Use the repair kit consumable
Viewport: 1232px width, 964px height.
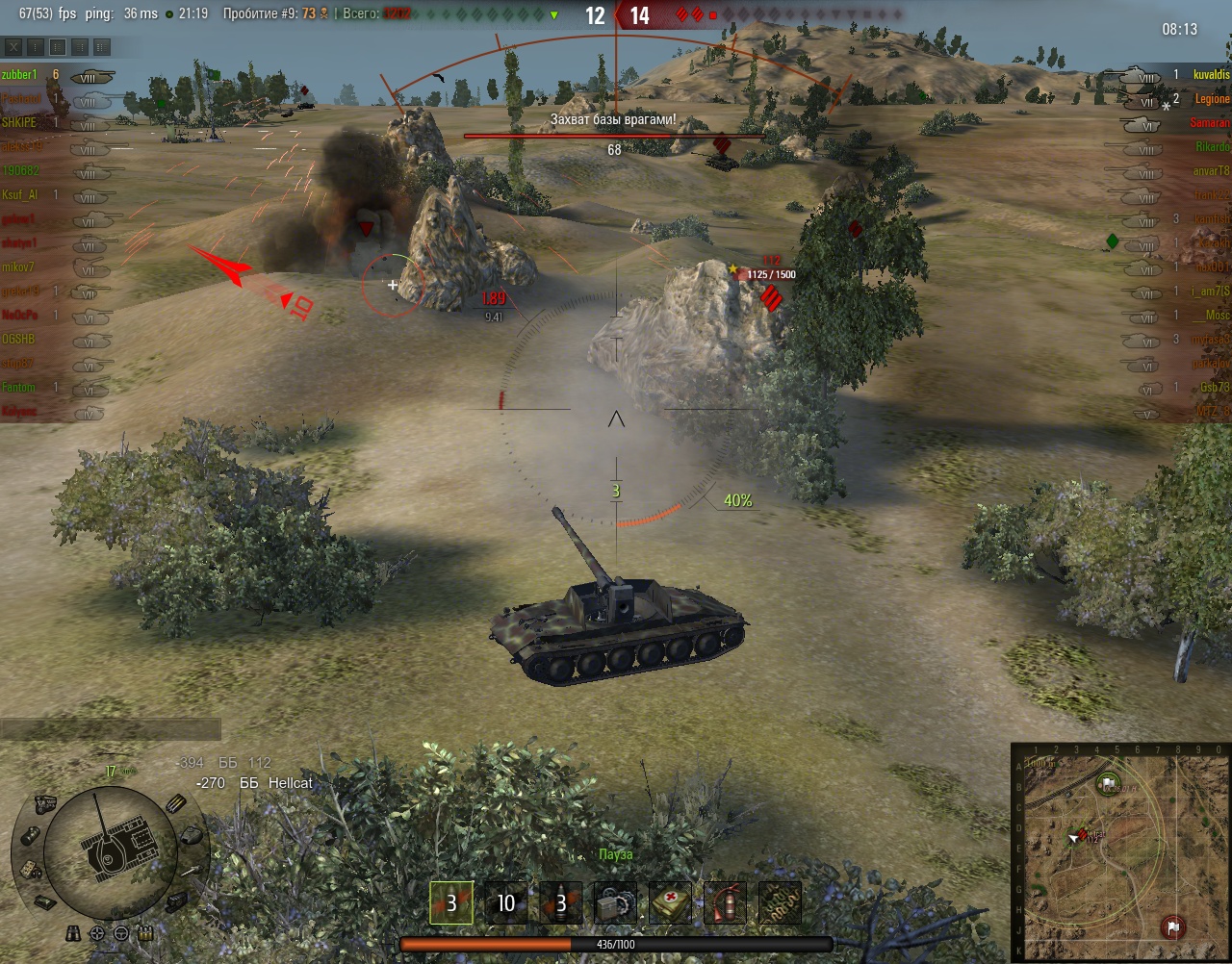[x=616, y=903]
